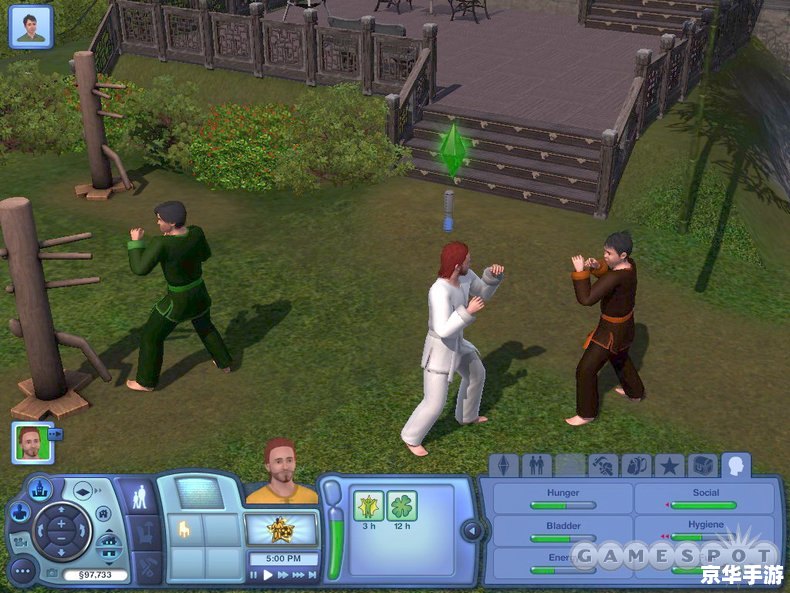Viewport: 790px width, 593px height.
Task: Open the options menu with three dots
Action: pyautogui.click(x=22, y=570)
